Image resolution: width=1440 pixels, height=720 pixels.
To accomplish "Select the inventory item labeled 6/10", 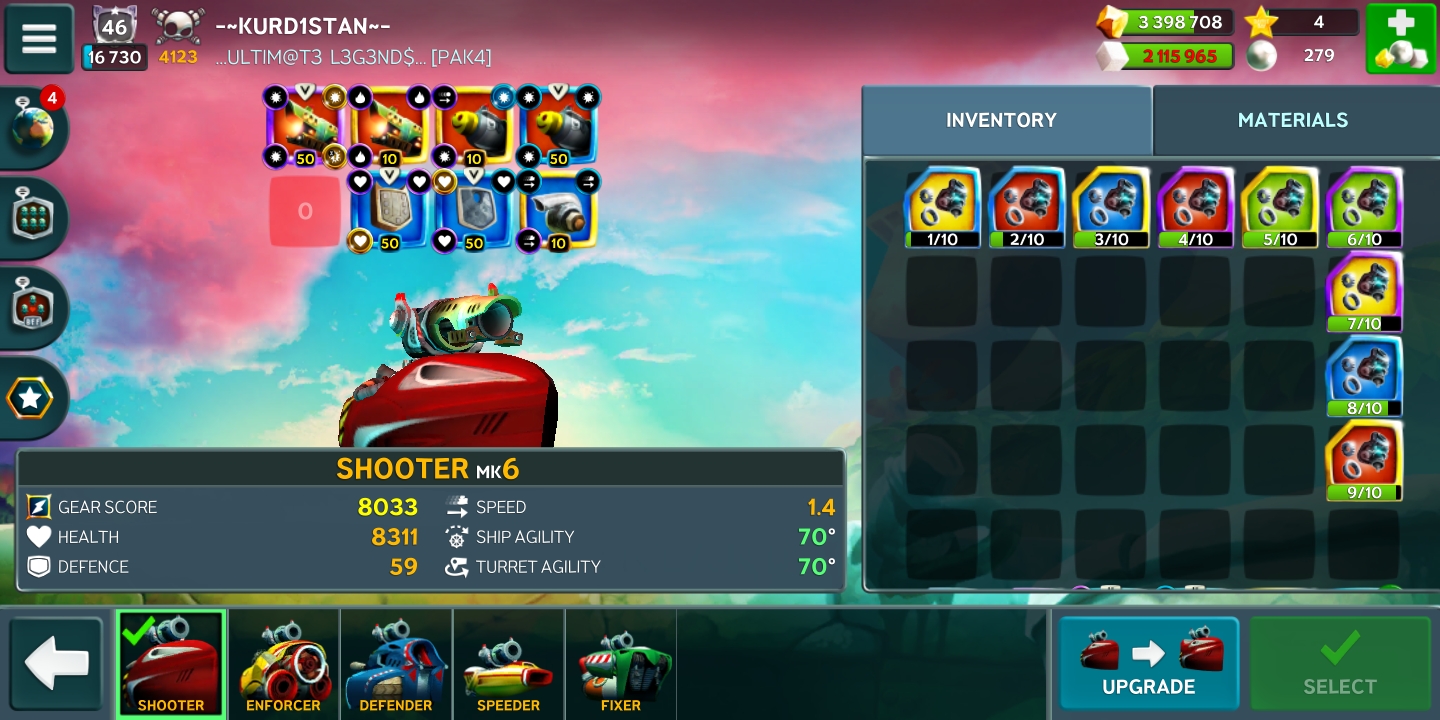I will [1364, 207].
